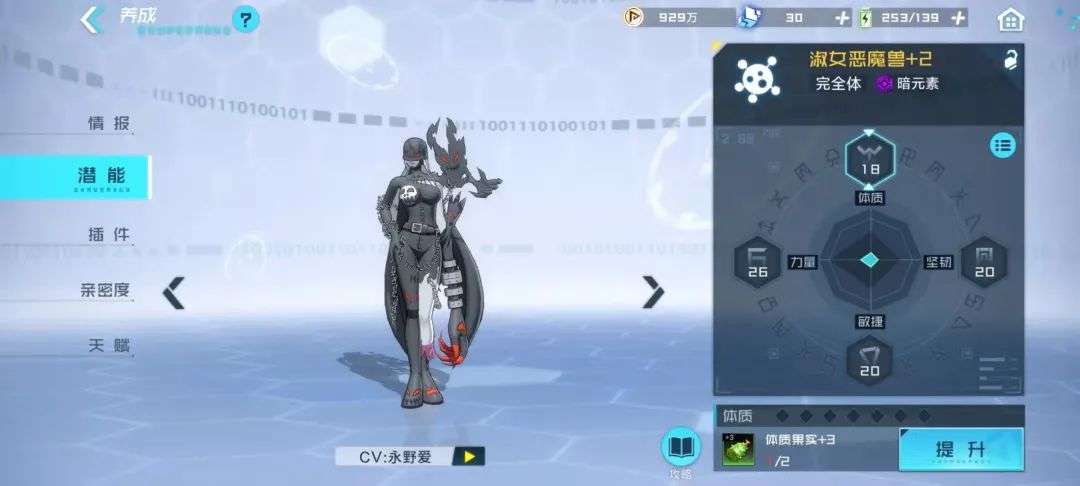Click the 提升 upgrade button
Screen dimensions: 1080x486
(x=960, y=450)
